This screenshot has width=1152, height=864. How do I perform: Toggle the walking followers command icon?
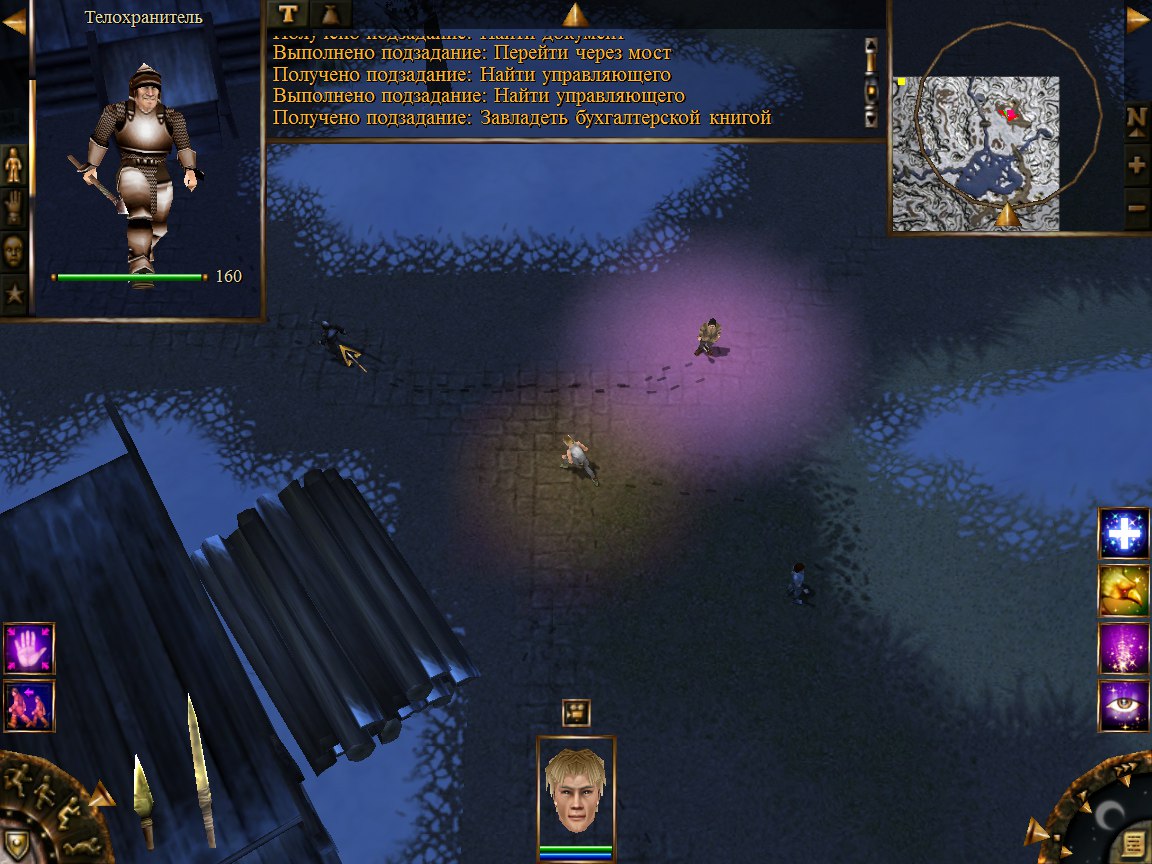click(29, 706)
